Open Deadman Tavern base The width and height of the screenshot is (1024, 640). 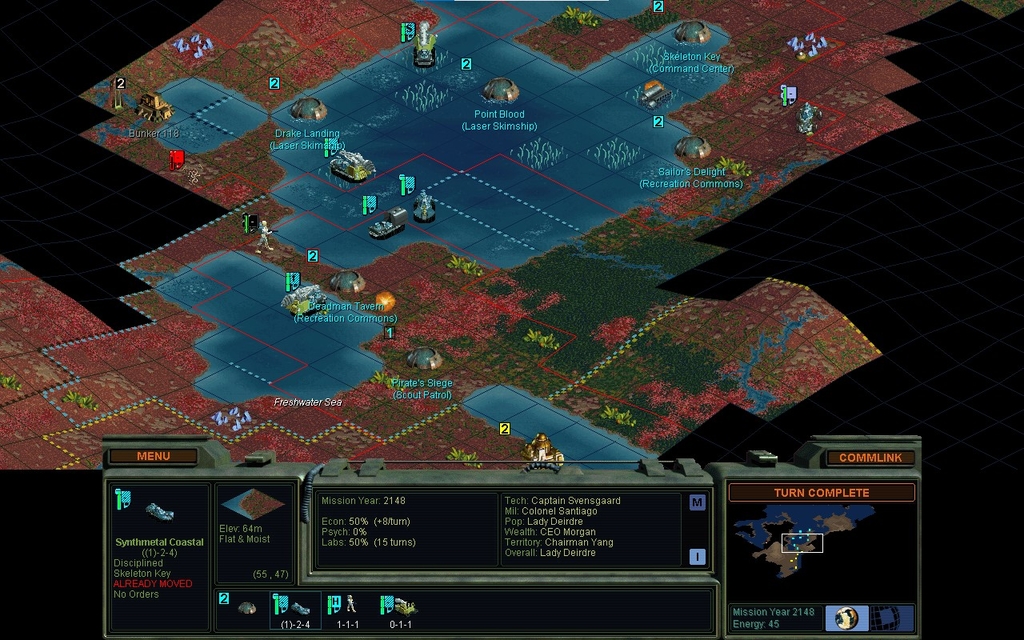(346, 282)
